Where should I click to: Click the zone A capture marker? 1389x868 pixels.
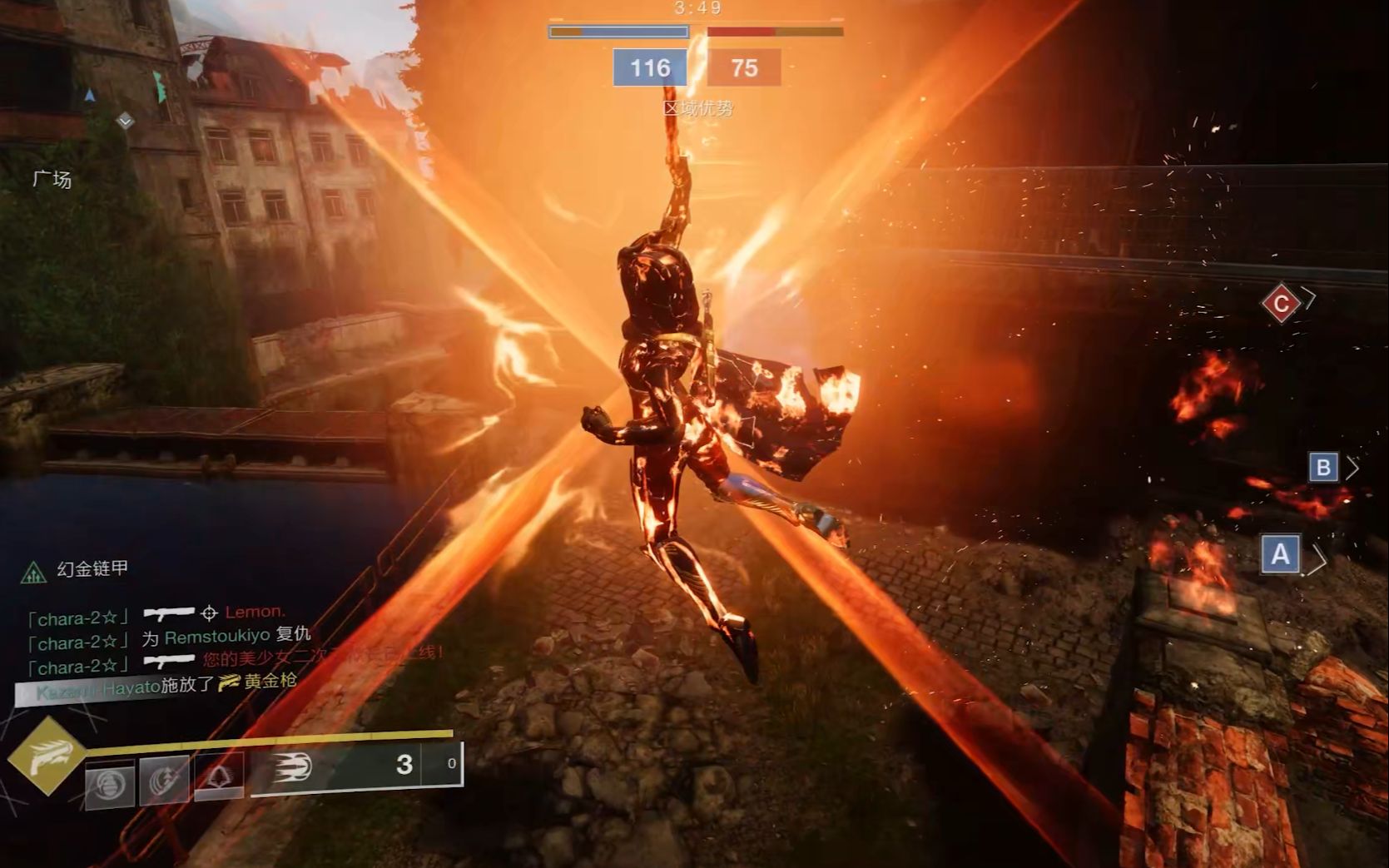[1280, 554]
